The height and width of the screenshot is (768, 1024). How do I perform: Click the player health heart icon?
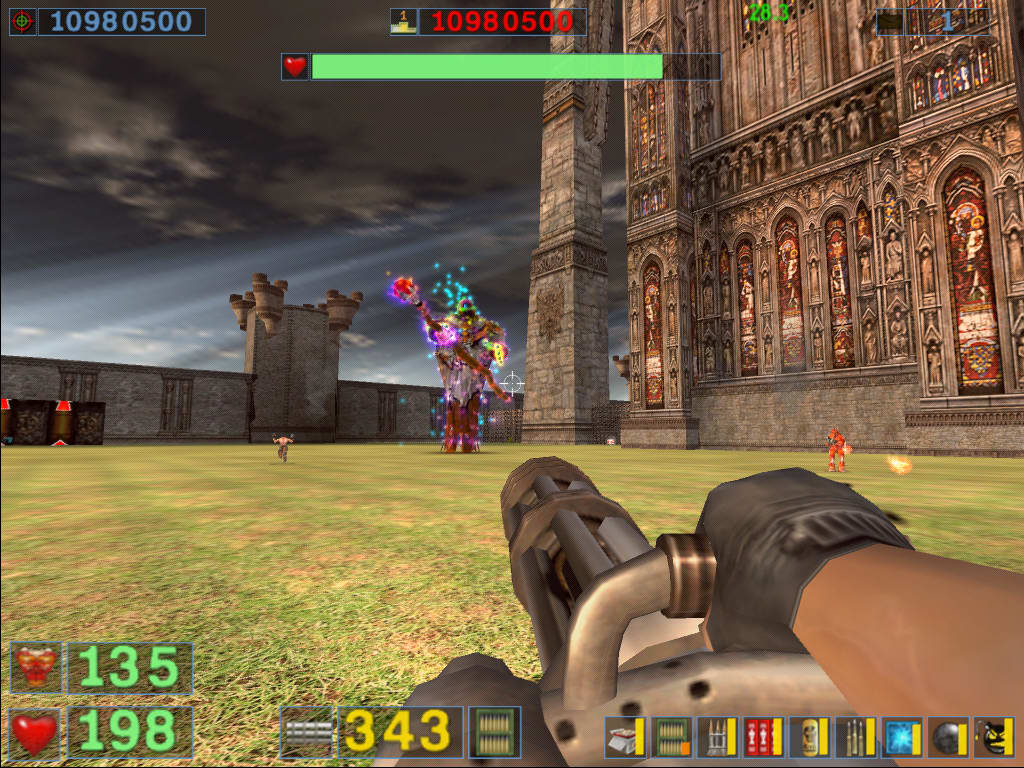(36, 733)
